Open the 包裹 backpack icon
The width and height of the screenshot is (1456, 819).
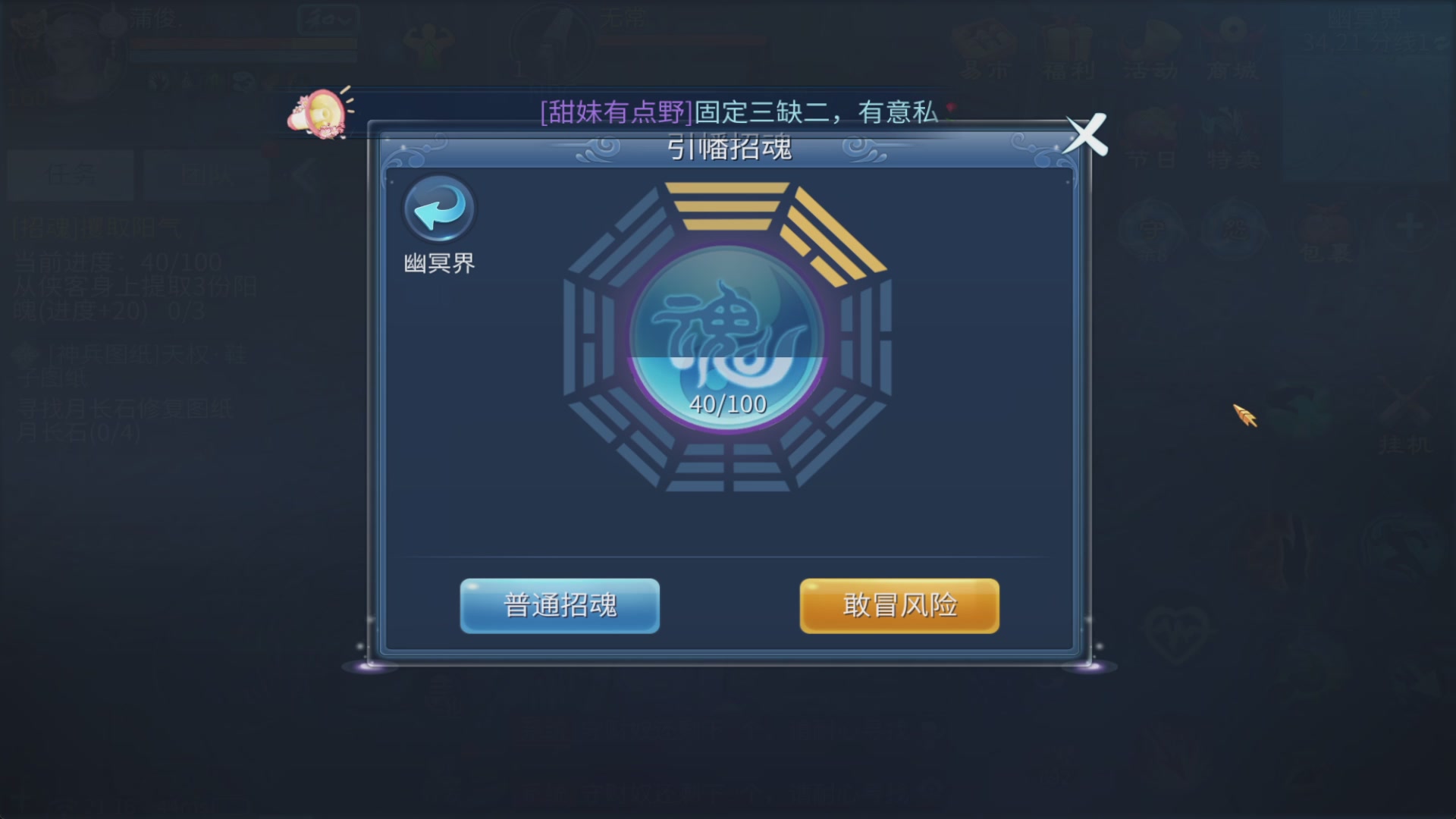pos(1323,227)
